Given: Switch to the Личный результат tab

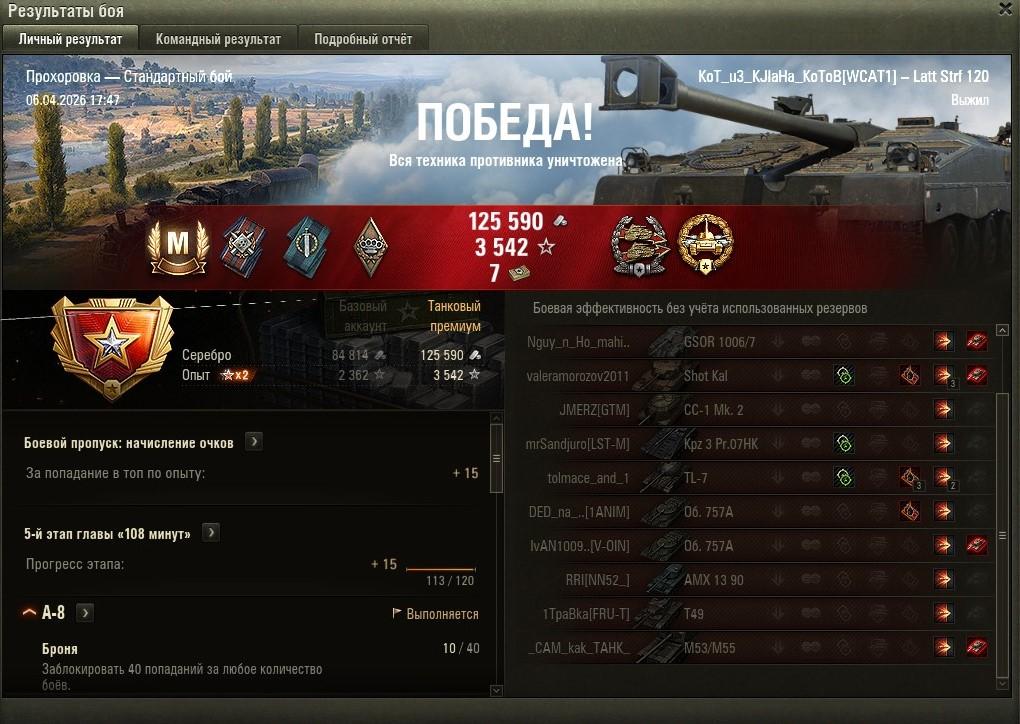Looking at the screenshot, I should [70, 39].
